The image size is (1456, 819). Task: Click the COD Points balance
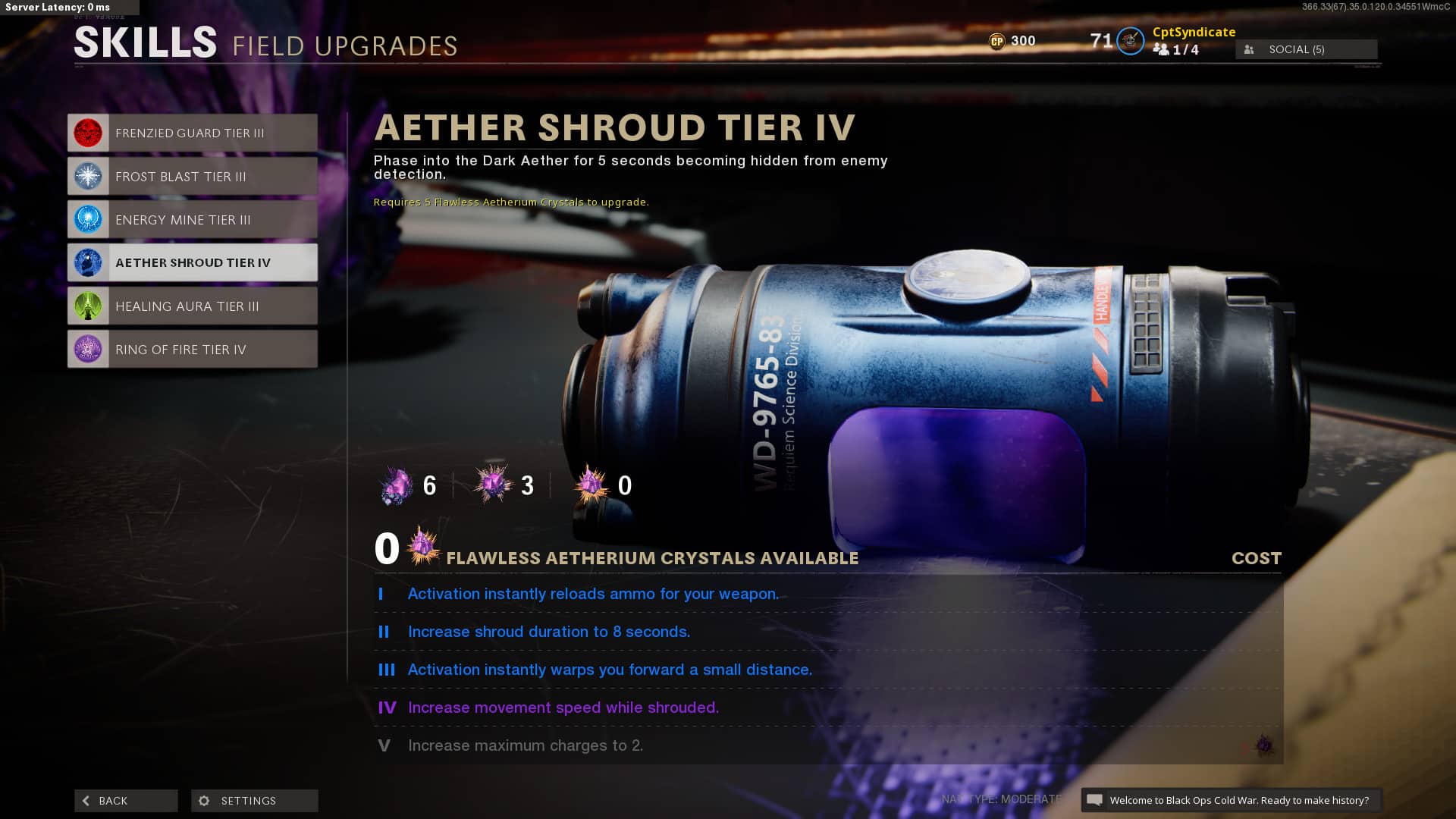pyautogui.click(x=1012, y=41)
